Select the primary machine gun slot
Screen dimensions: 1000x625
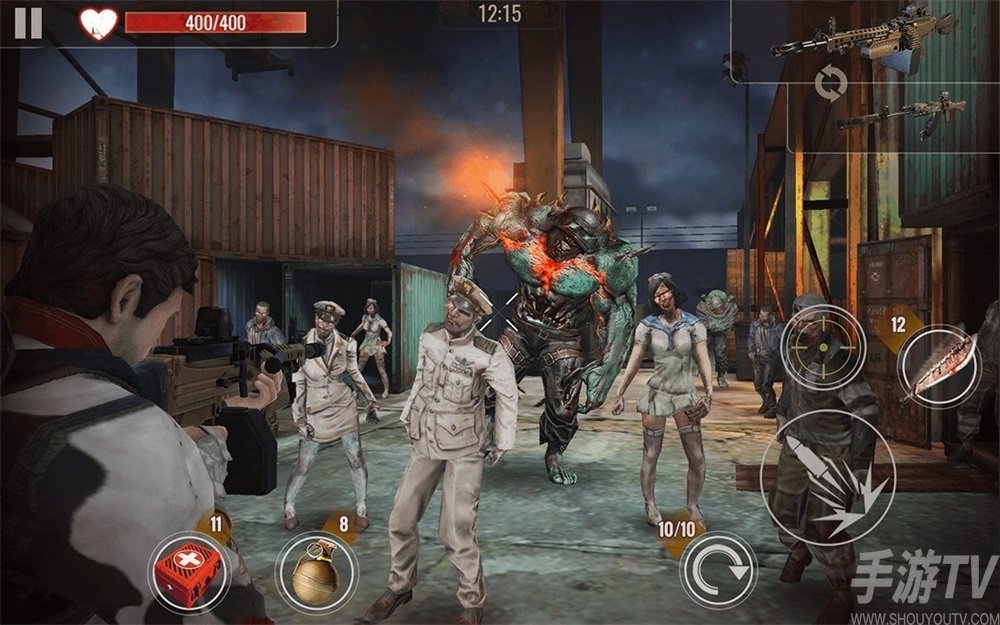point(864,37)
